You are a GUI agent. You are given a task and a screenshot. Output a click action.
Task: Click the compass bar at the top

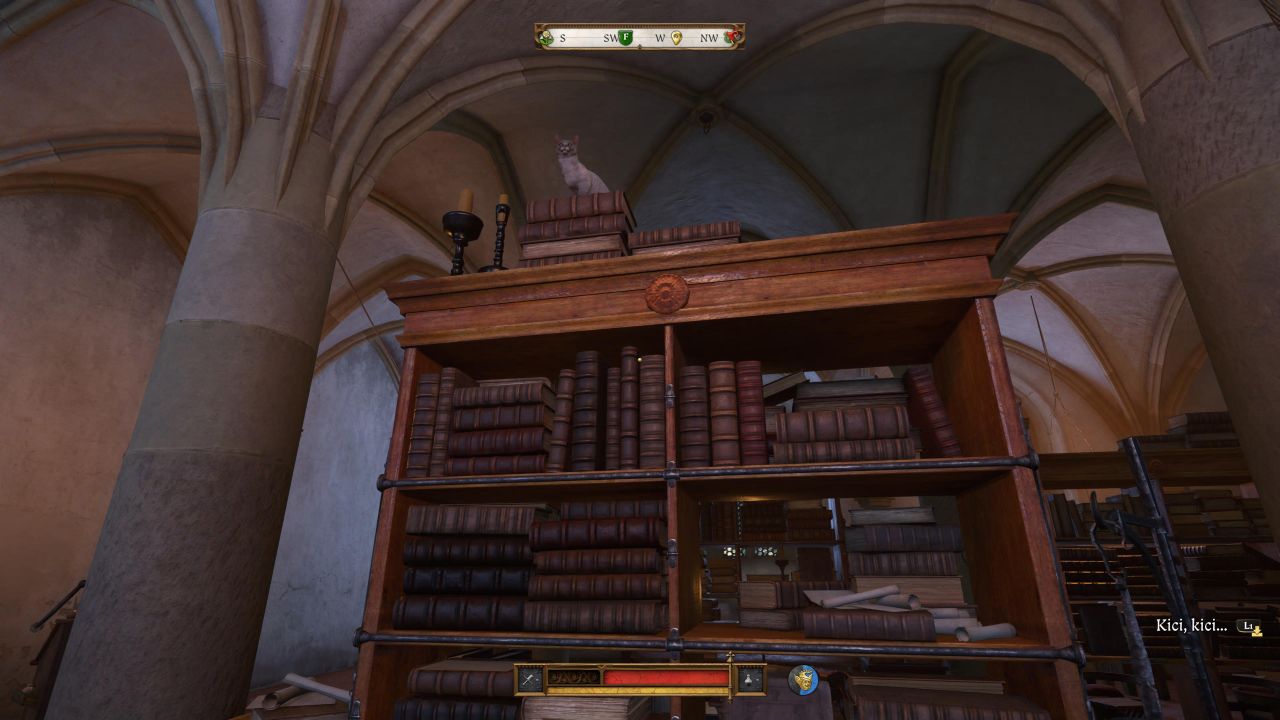(x=640, y=37)
